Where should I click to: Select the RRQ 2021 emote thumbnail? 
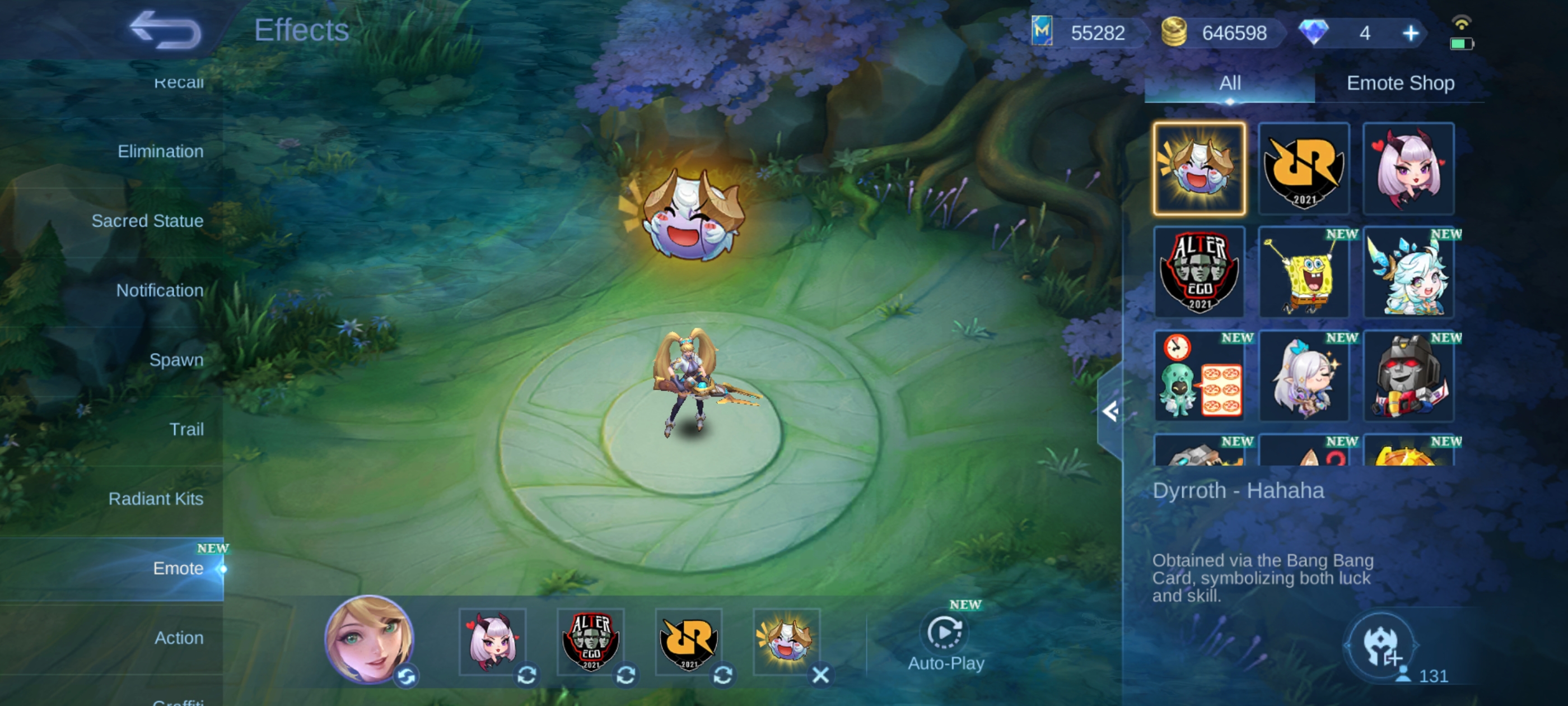click(x=1303, y=169)
